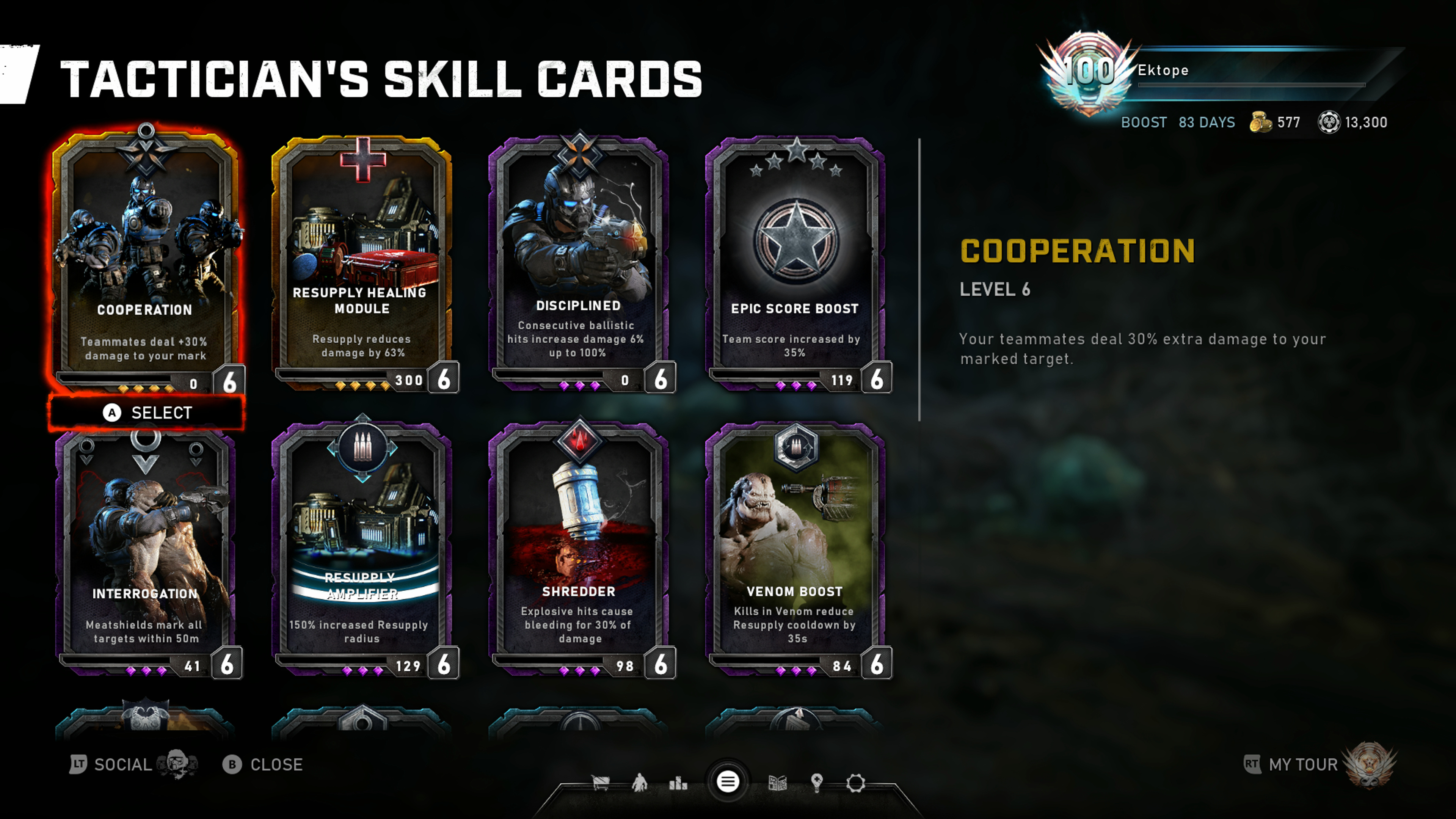
Task: Pick the Disciplined skill card
Action: tap(578, 260)
